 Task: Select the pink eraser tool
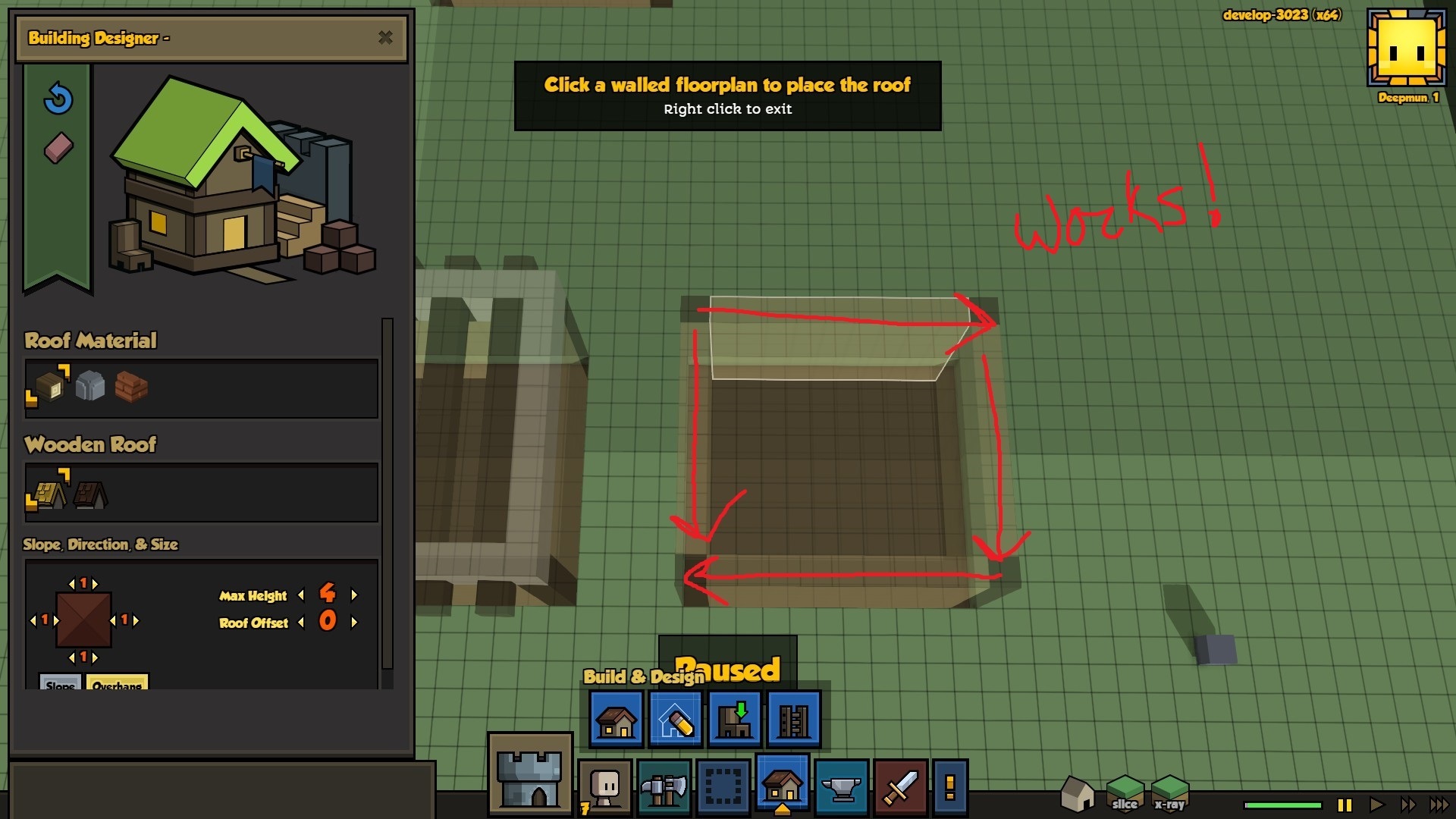58,149
